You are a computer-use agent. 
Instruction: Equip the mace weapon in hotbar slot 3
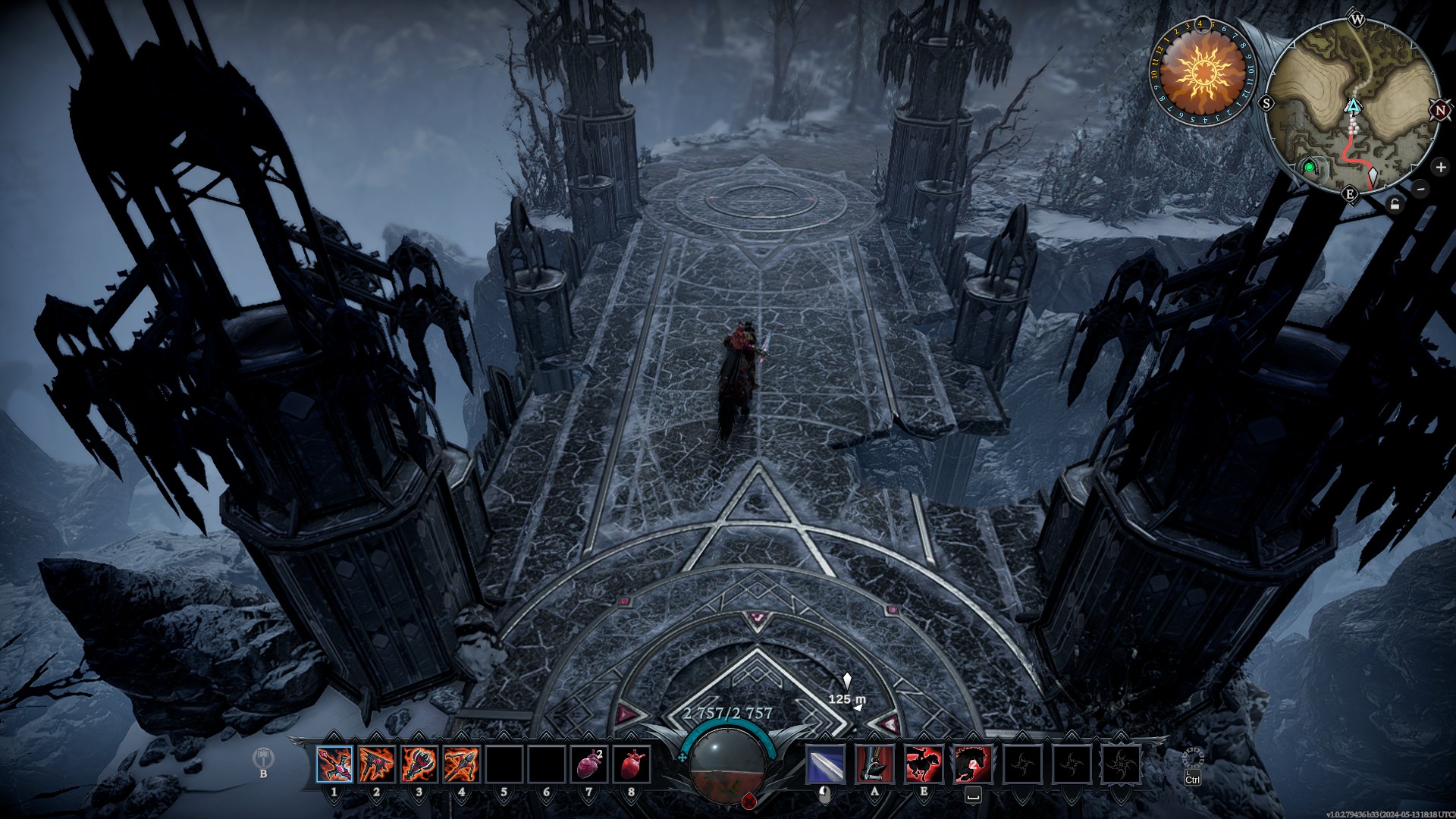(x=419, y=764)
